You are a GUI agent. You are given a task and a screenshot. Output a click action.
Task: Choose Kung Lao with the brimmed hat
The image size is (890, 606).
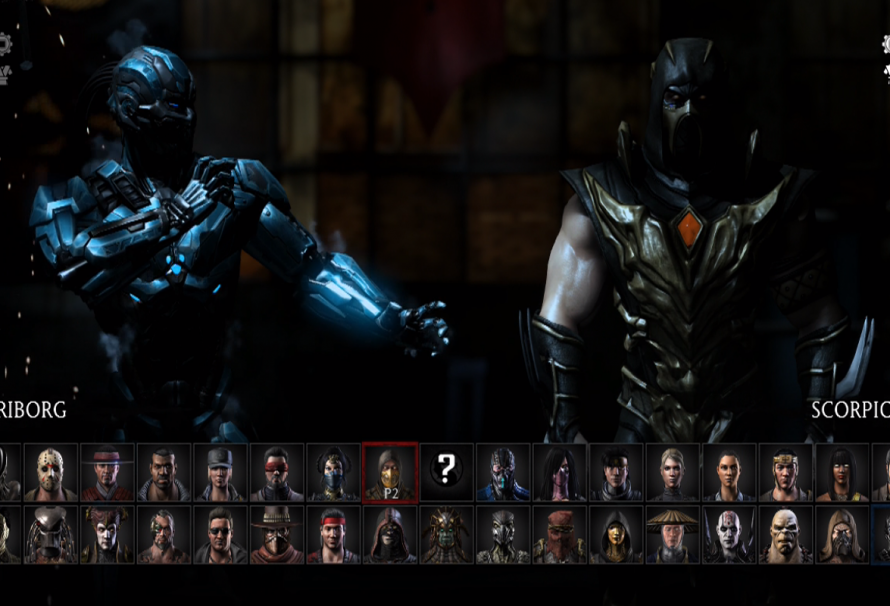[107, 472]
